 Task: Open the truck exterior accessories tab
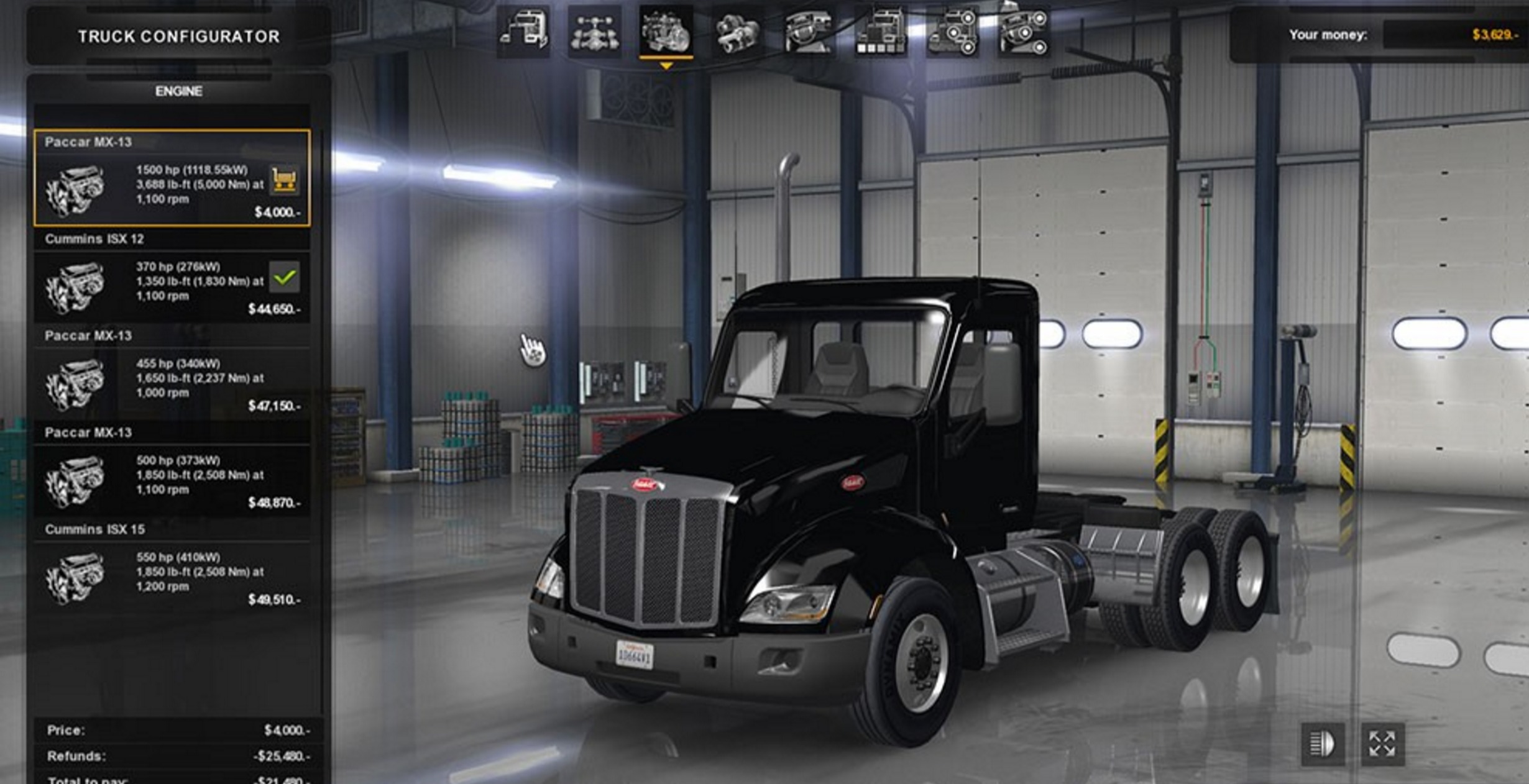coord(952,32)
